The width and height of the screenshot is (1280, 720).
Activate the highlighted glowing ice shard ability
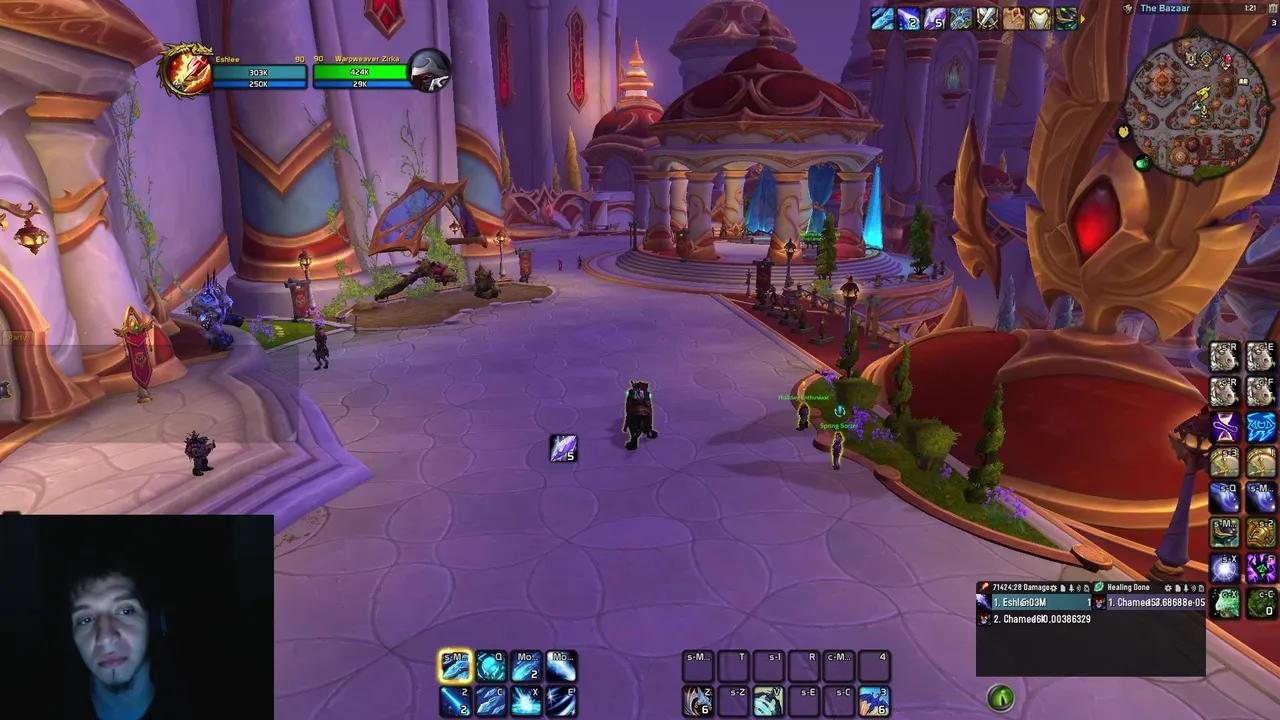tap(455, 666)
